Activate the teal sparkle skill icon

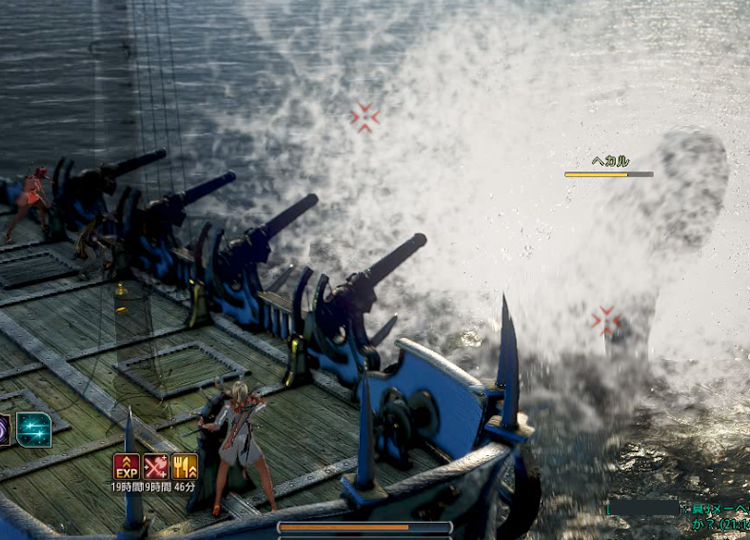coord(33,430)
